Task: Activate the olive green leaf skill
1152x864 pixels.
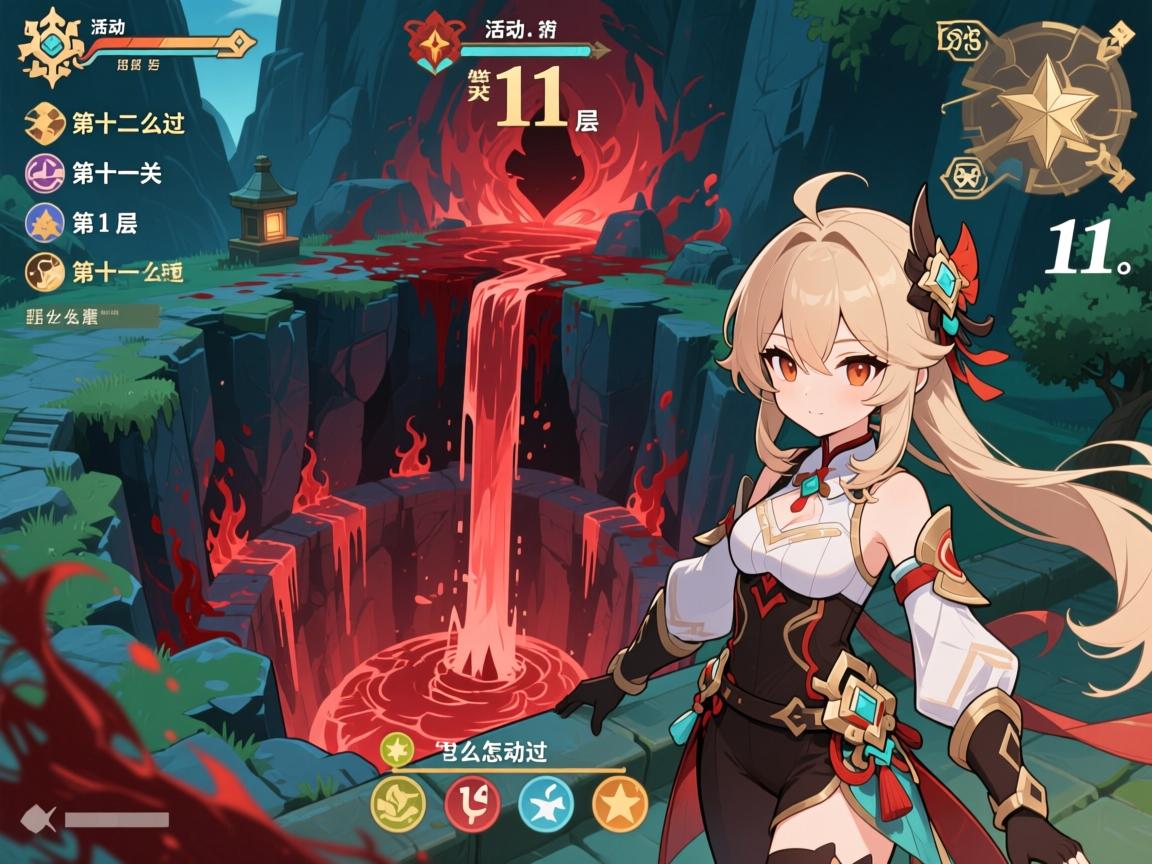Action: click(x=398, y=803)
